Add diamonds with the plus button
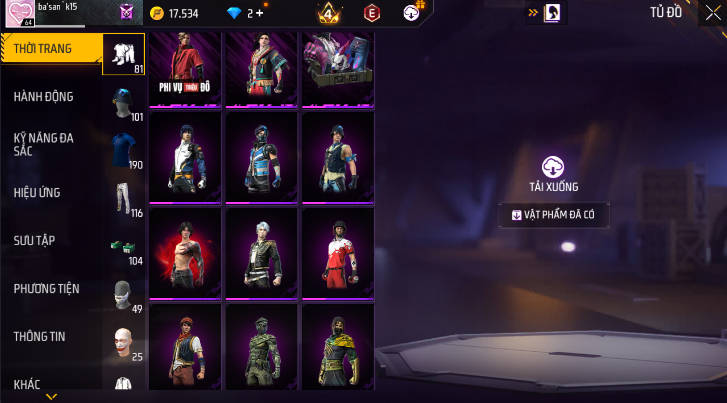This screenshot has width=727, height=403. (260, 14)
